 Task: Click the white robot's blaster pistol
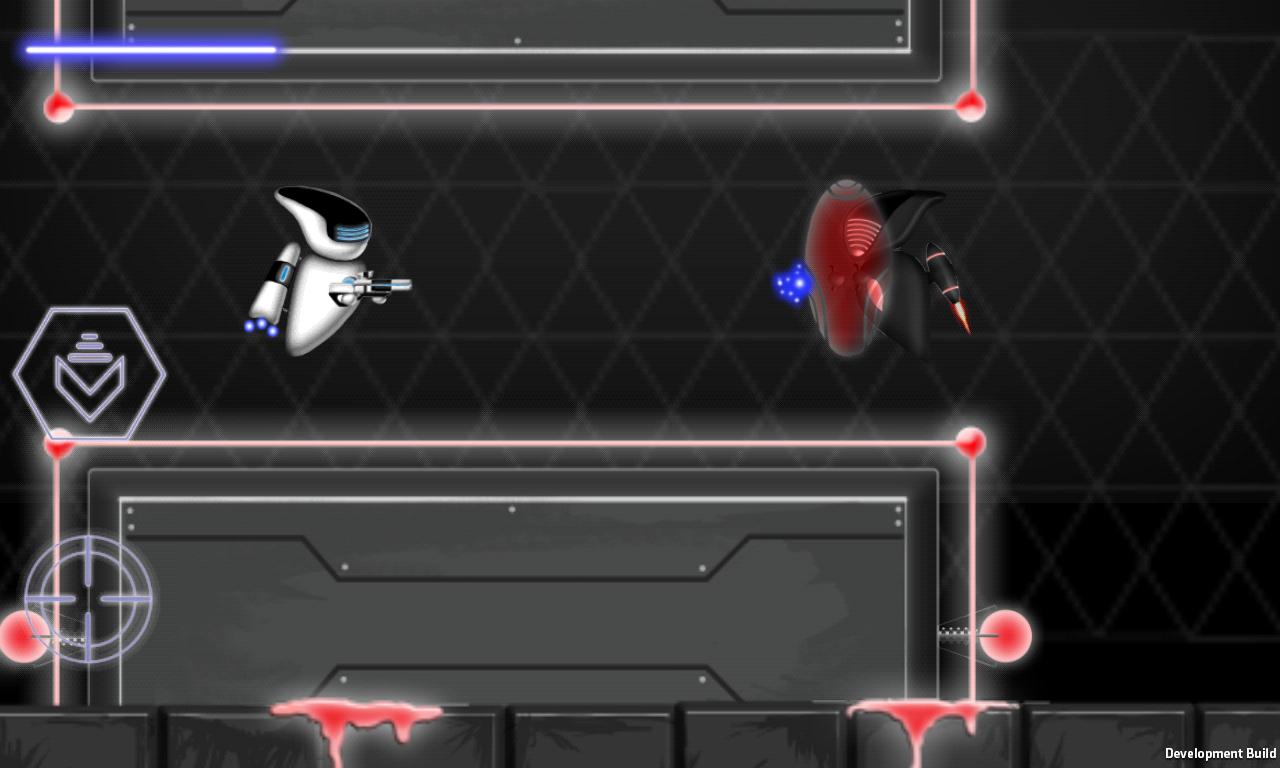375,287
